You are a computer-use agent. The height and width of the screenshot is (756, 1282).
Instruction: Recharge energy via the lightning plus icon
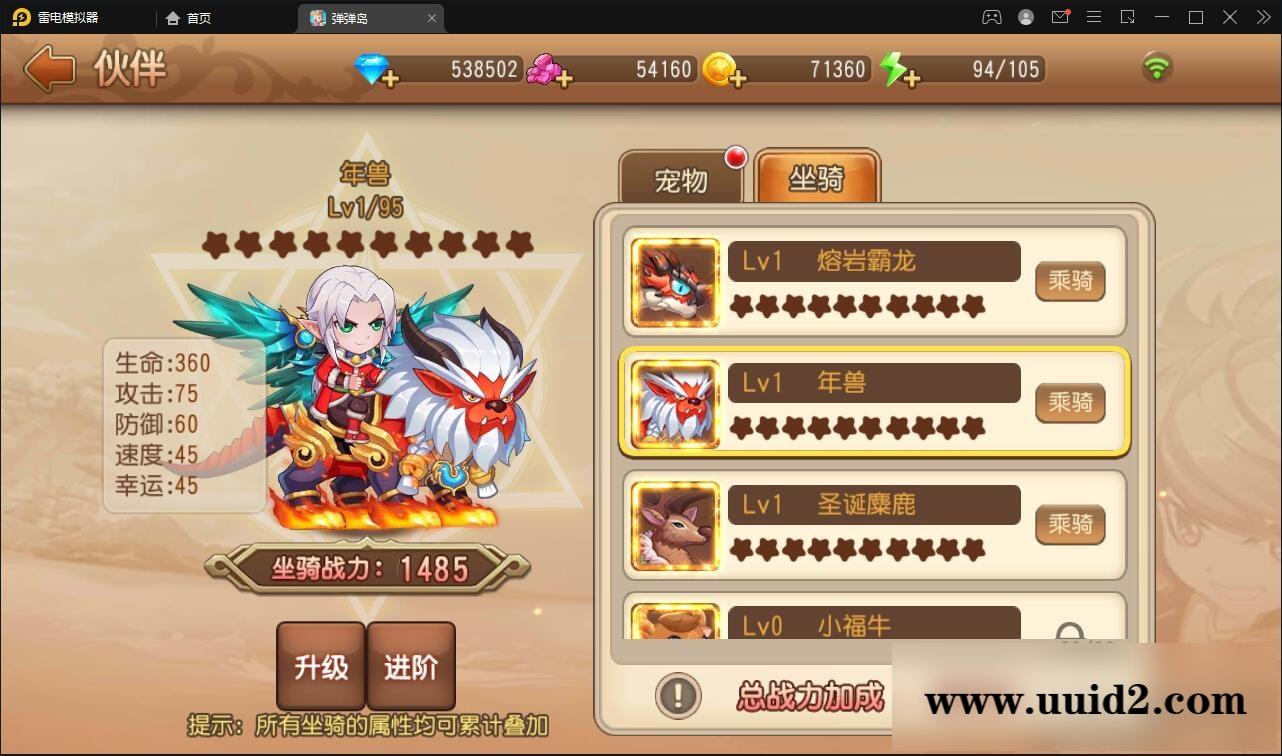[913, 77]
